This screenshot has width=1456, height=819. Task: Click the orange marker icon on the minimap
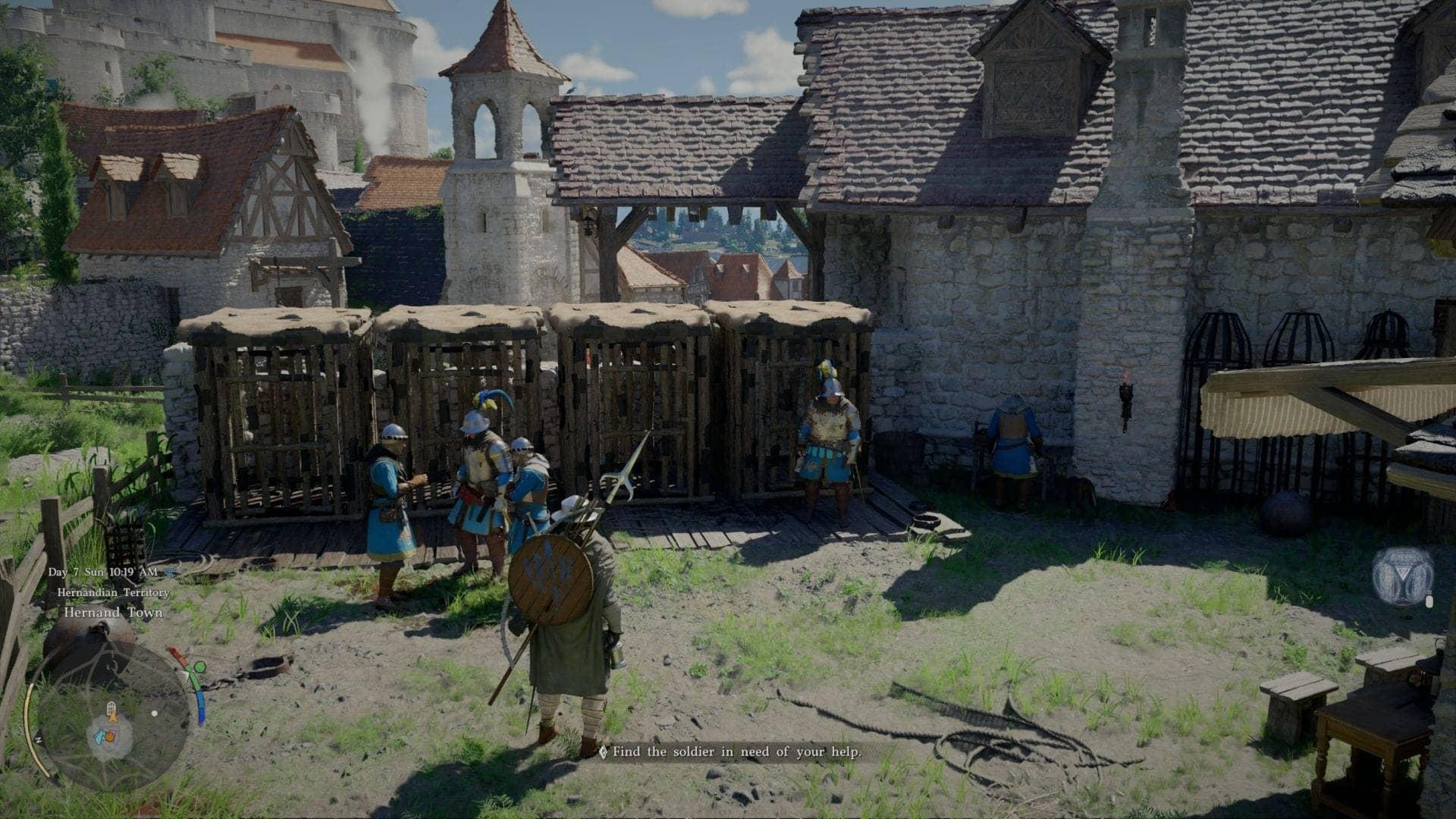pyautogui.click(x=111, y=736)
